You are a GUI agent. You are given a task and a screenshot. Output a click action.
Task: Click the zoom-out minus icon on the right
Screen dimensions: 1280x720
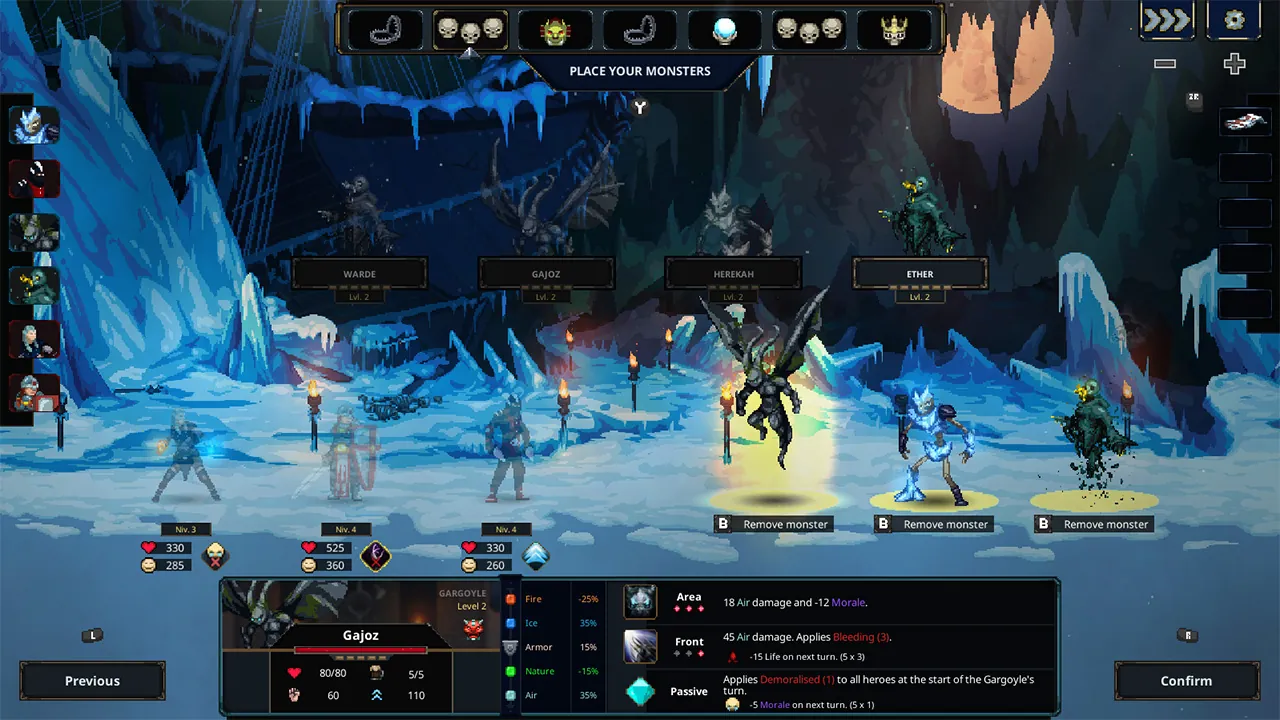1164,63
